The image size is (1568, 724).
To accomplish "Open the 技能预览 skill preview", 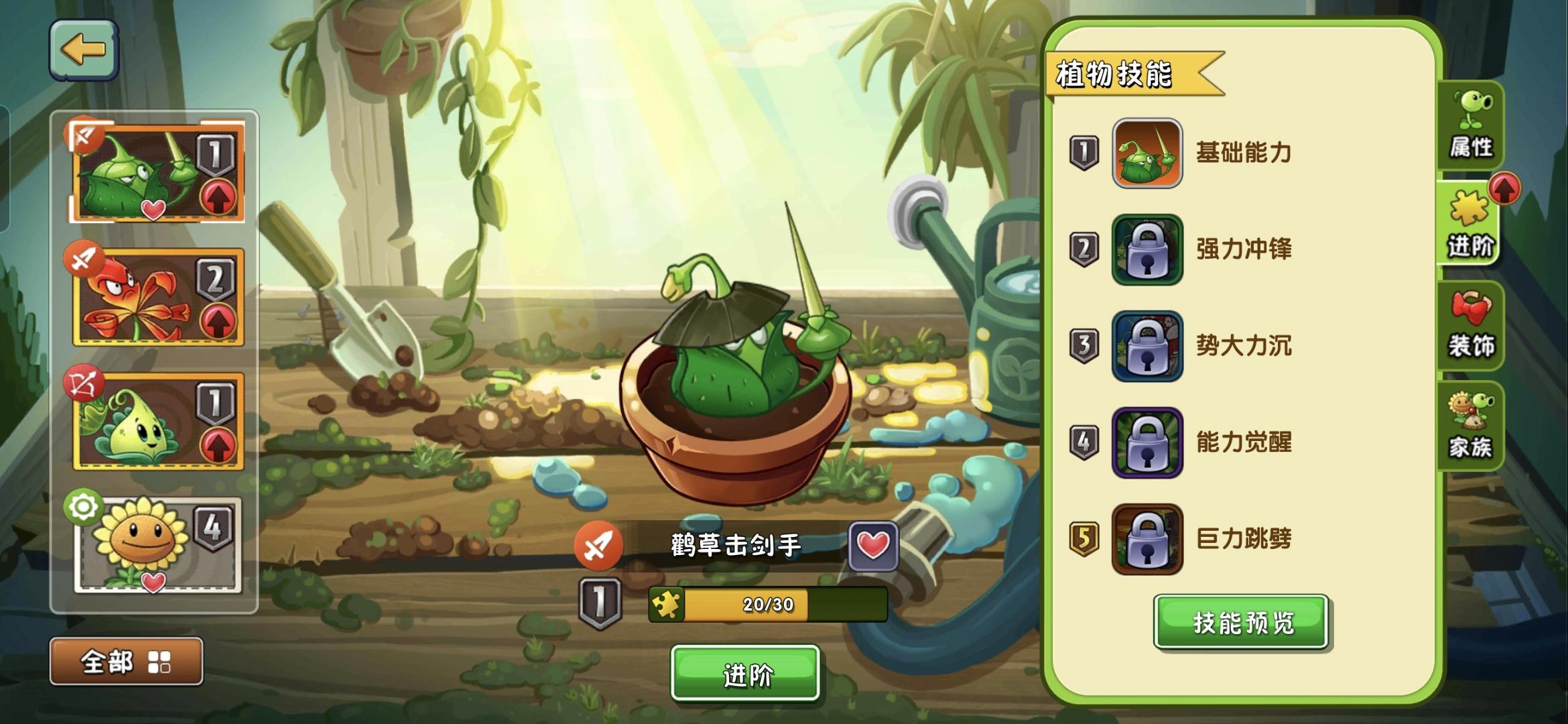I will pos(1241,621).
